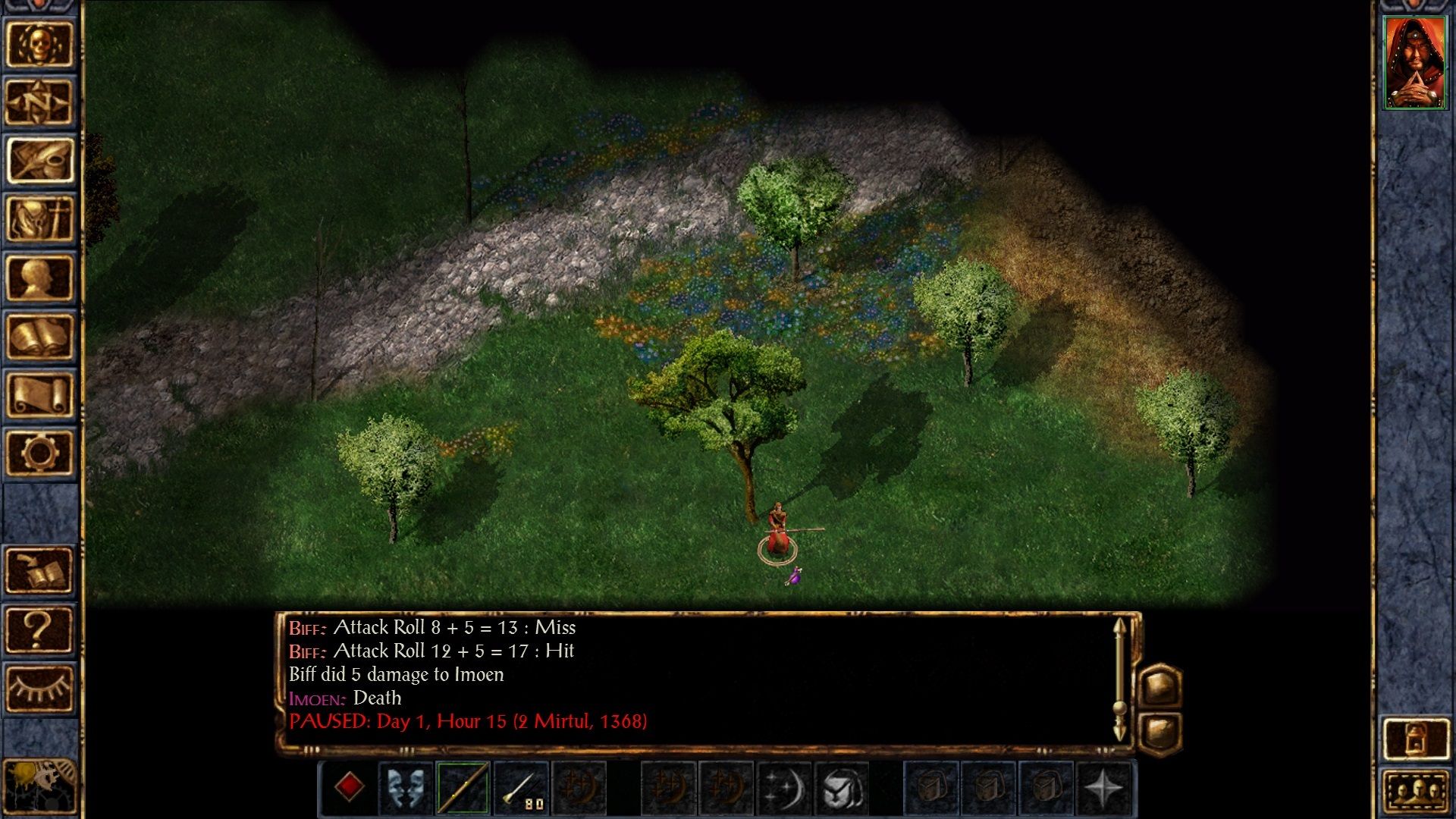Open the journal with the quill icon
Viewport: 1456px width, 819px height.
tap(39, 161)
